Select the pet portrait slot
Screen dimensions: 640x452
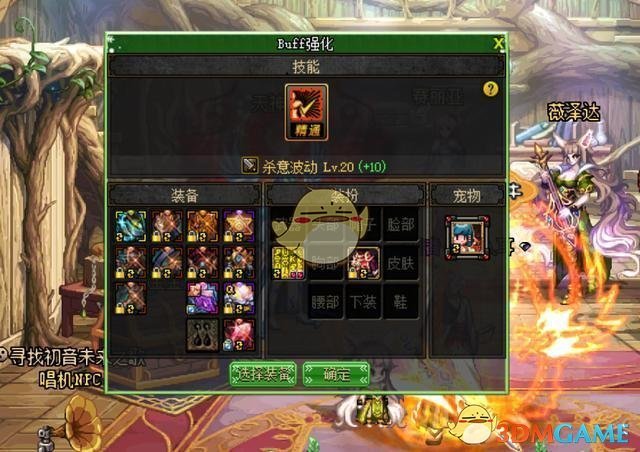pyautogui.click(x=468, y=237)
